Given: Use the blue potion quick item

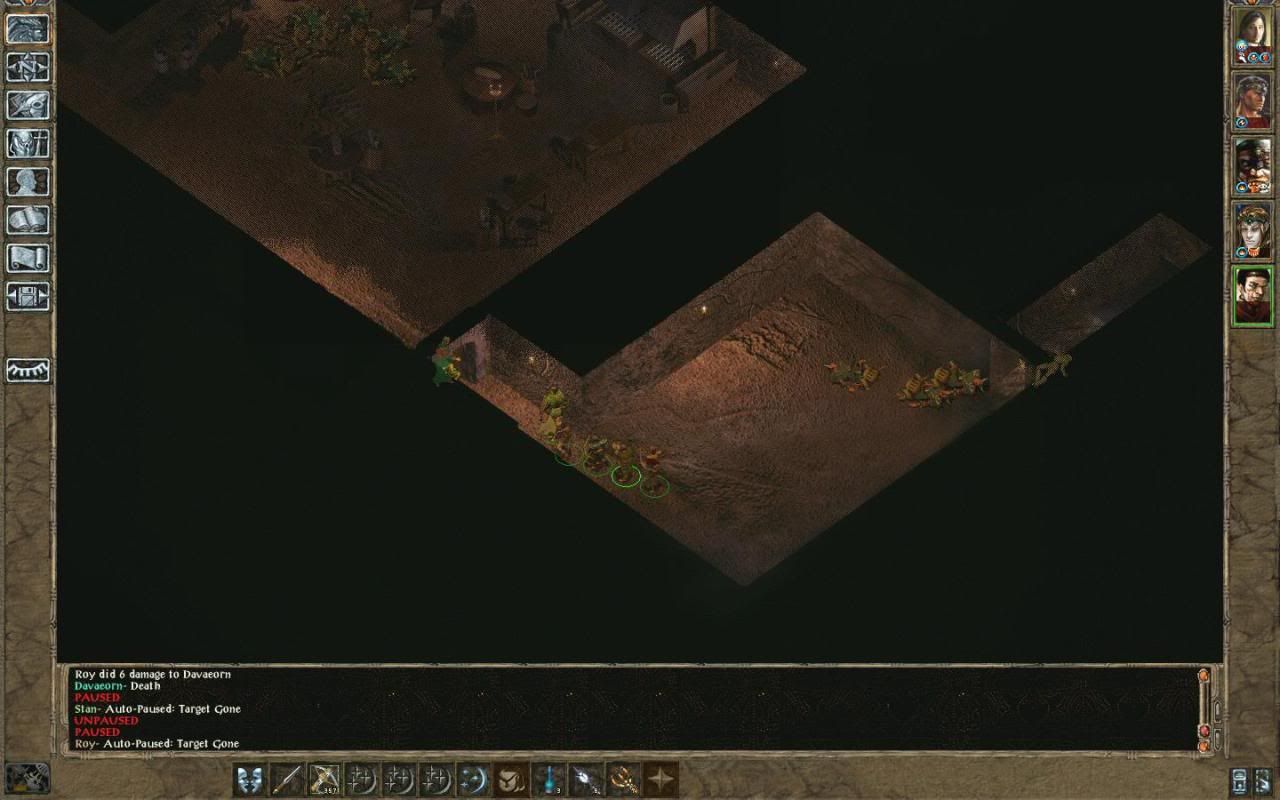Looking at the screenshot, I should [x=549, y=779].
